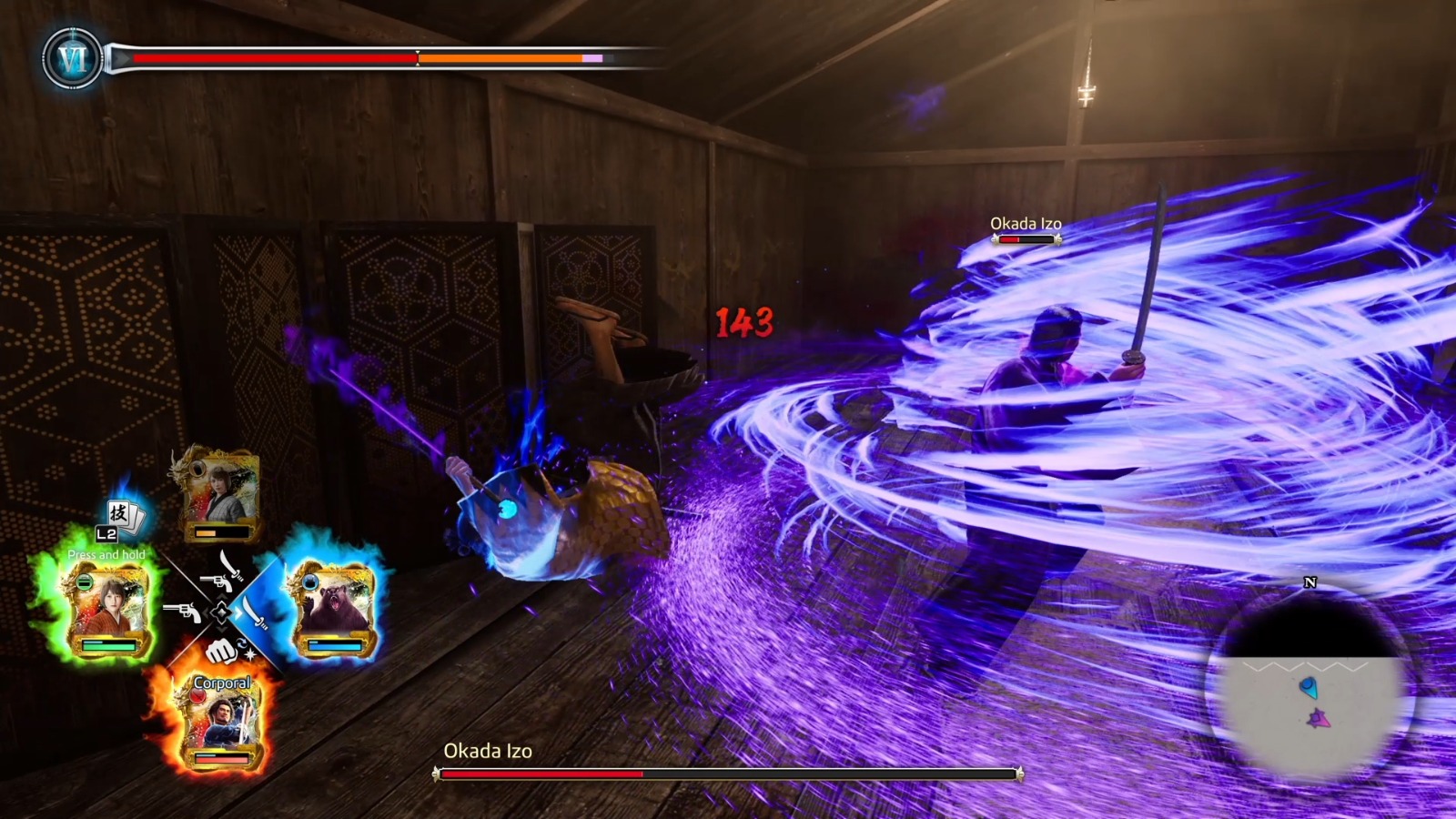
Task: Click the pink enemy marker on the minimap
Action: 1319,719
